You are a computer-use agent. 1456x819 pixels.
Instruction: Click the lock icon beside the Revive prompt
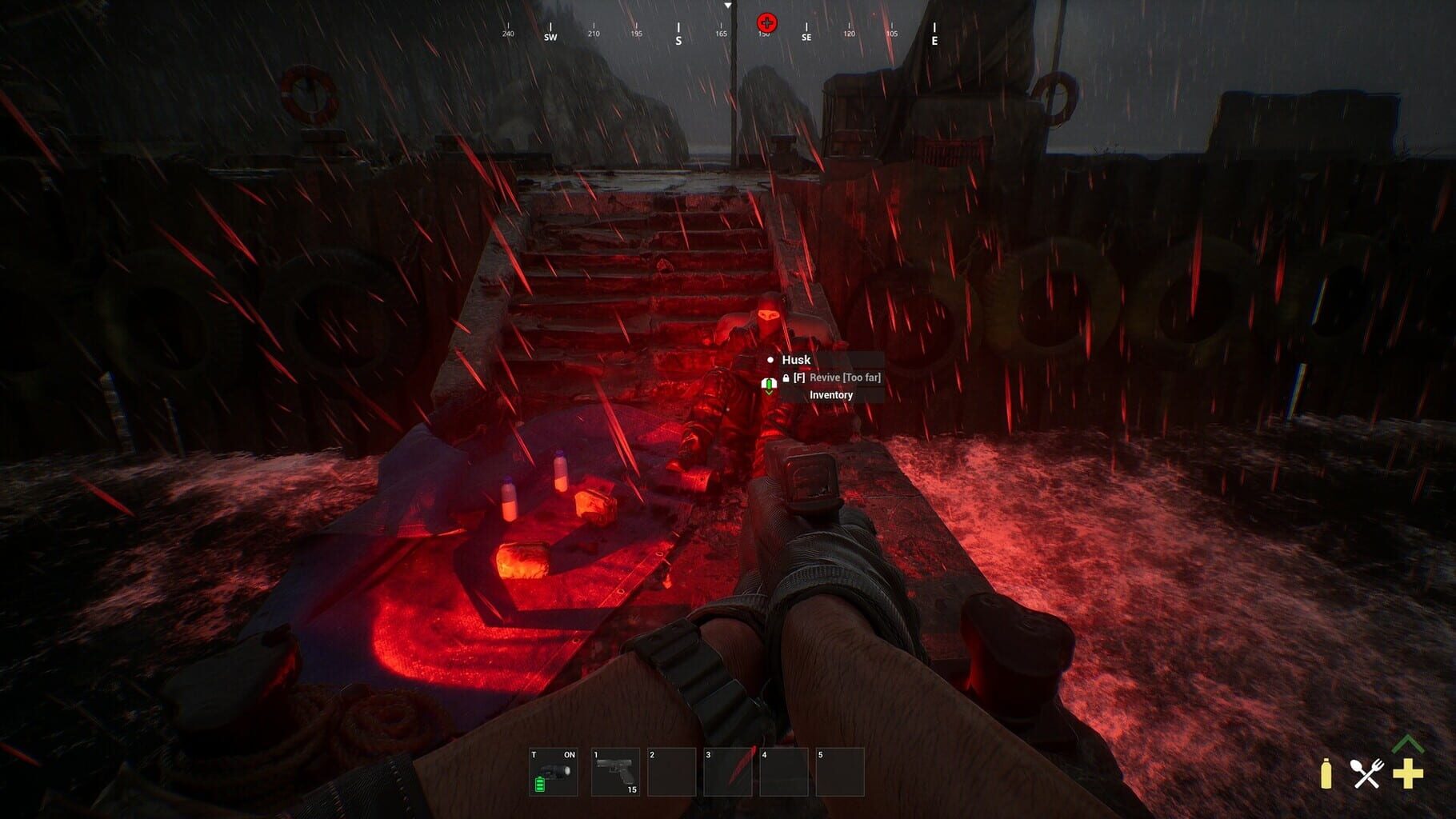click(786, 378)
